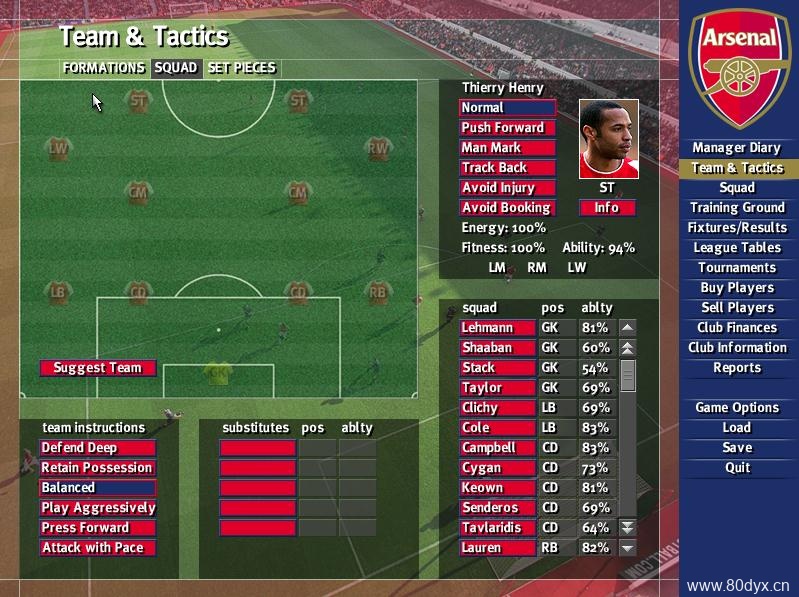Viewport: 799px width, 597px height.
Task: Activate Play Aggressively team instruction
Action: [x=98, y=508]
